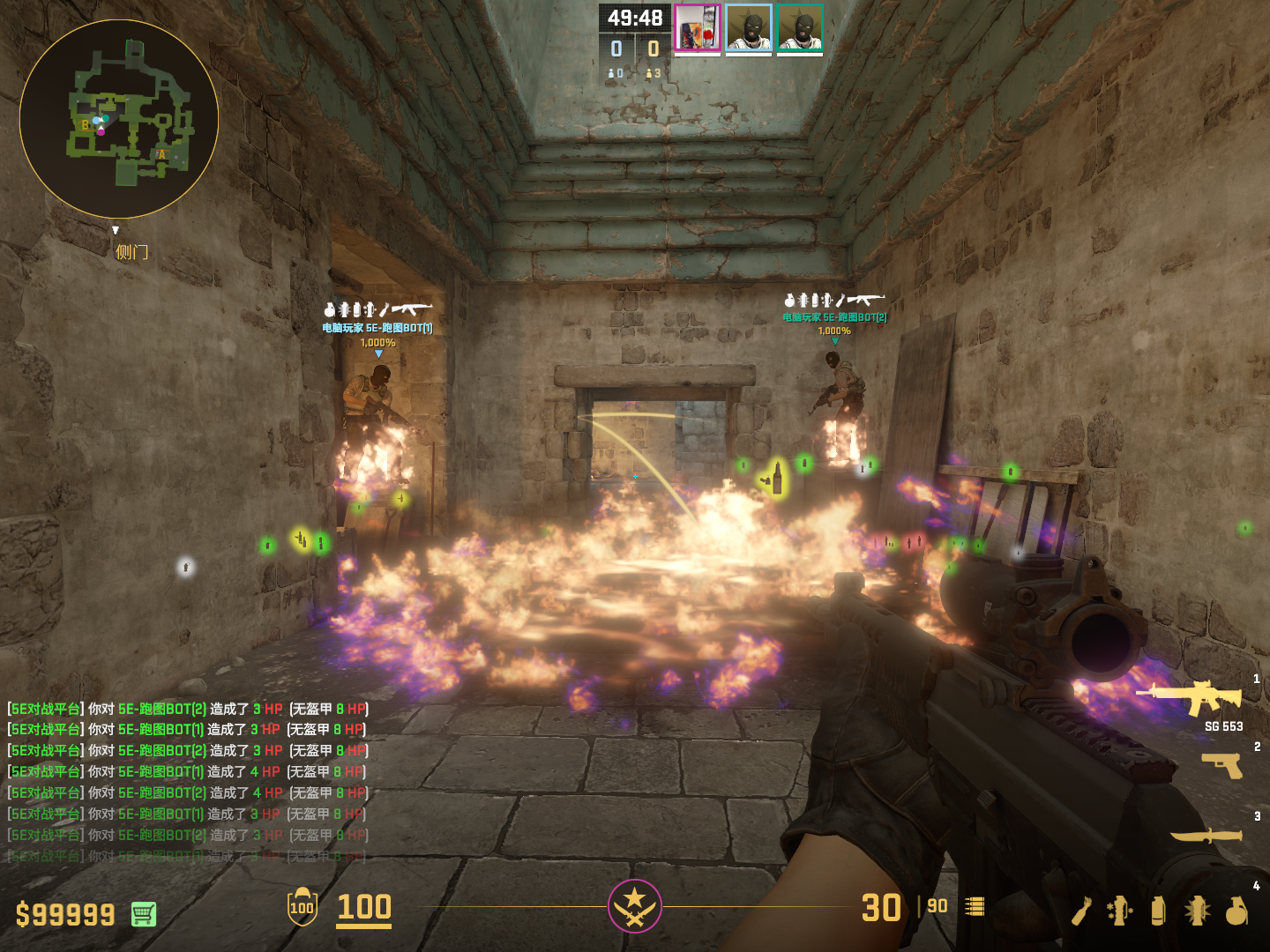Click the circular radar minimap
1270x952 pixels.
[119, 119]
